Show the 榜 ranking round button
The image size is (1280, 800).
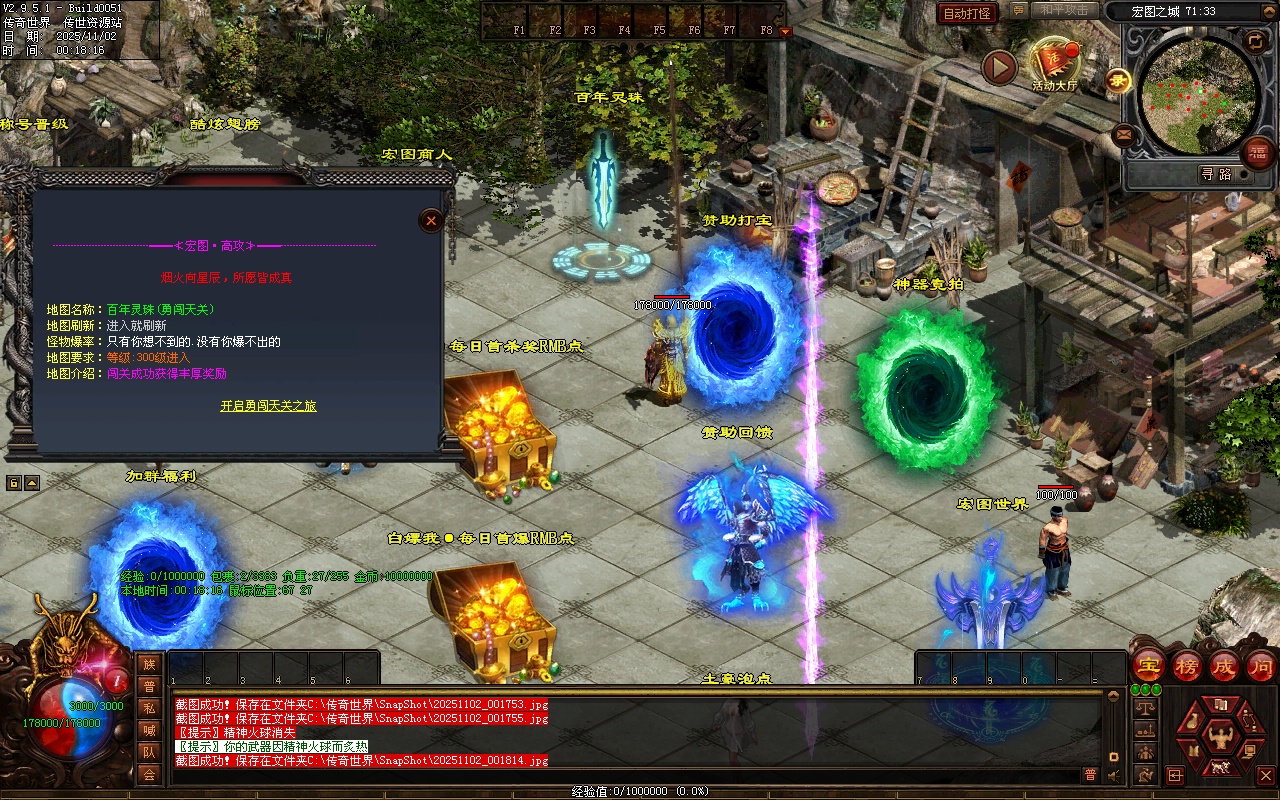1187,665
